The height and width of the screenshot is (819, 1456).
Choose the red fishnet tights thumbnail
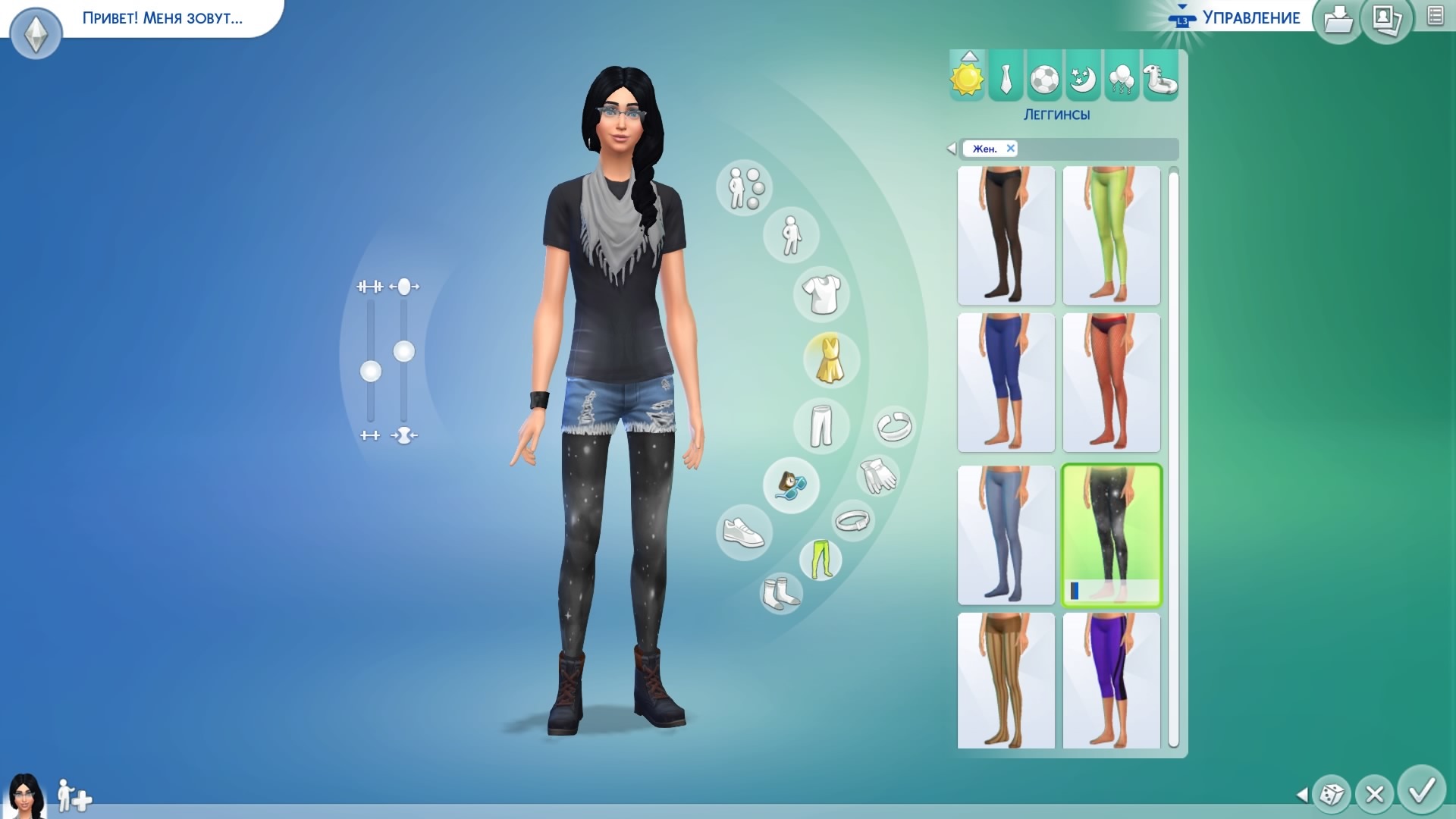pos(1111,382)
